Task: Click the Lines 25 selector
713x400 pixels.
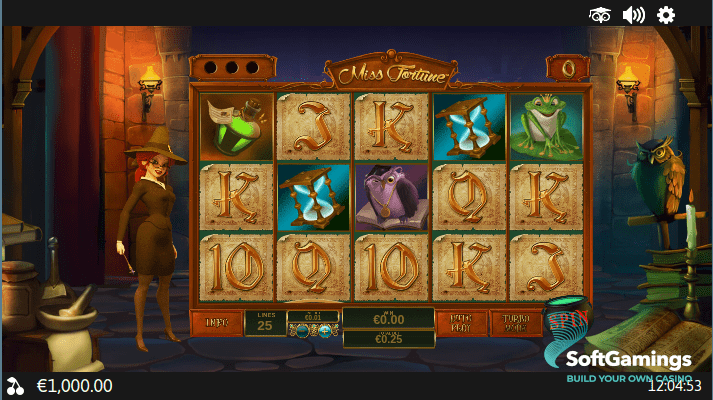Action: [x=265, y=323]
